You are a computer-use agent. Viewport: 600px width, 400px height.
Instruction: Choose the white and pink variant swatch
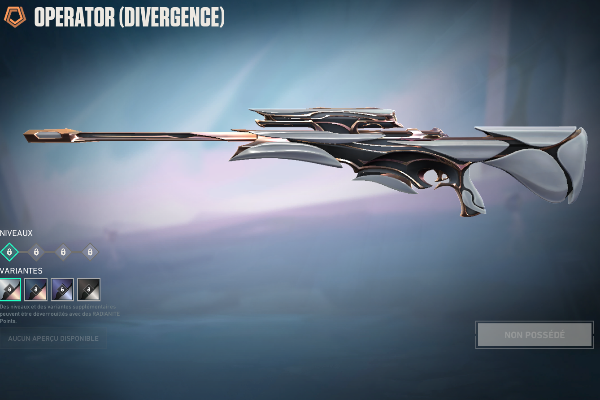tap(9, 290)
